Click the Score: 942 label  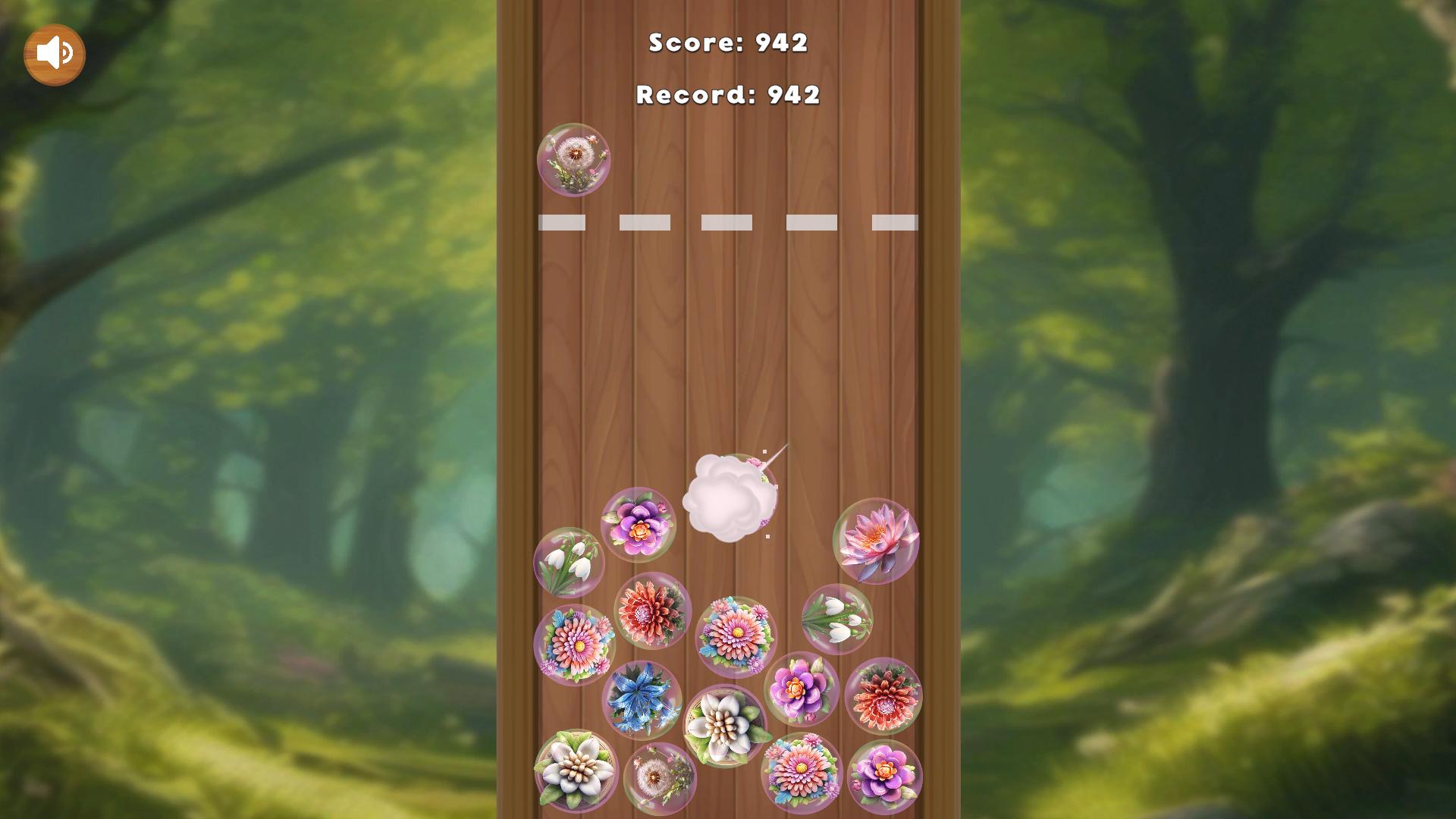(726, 43)
